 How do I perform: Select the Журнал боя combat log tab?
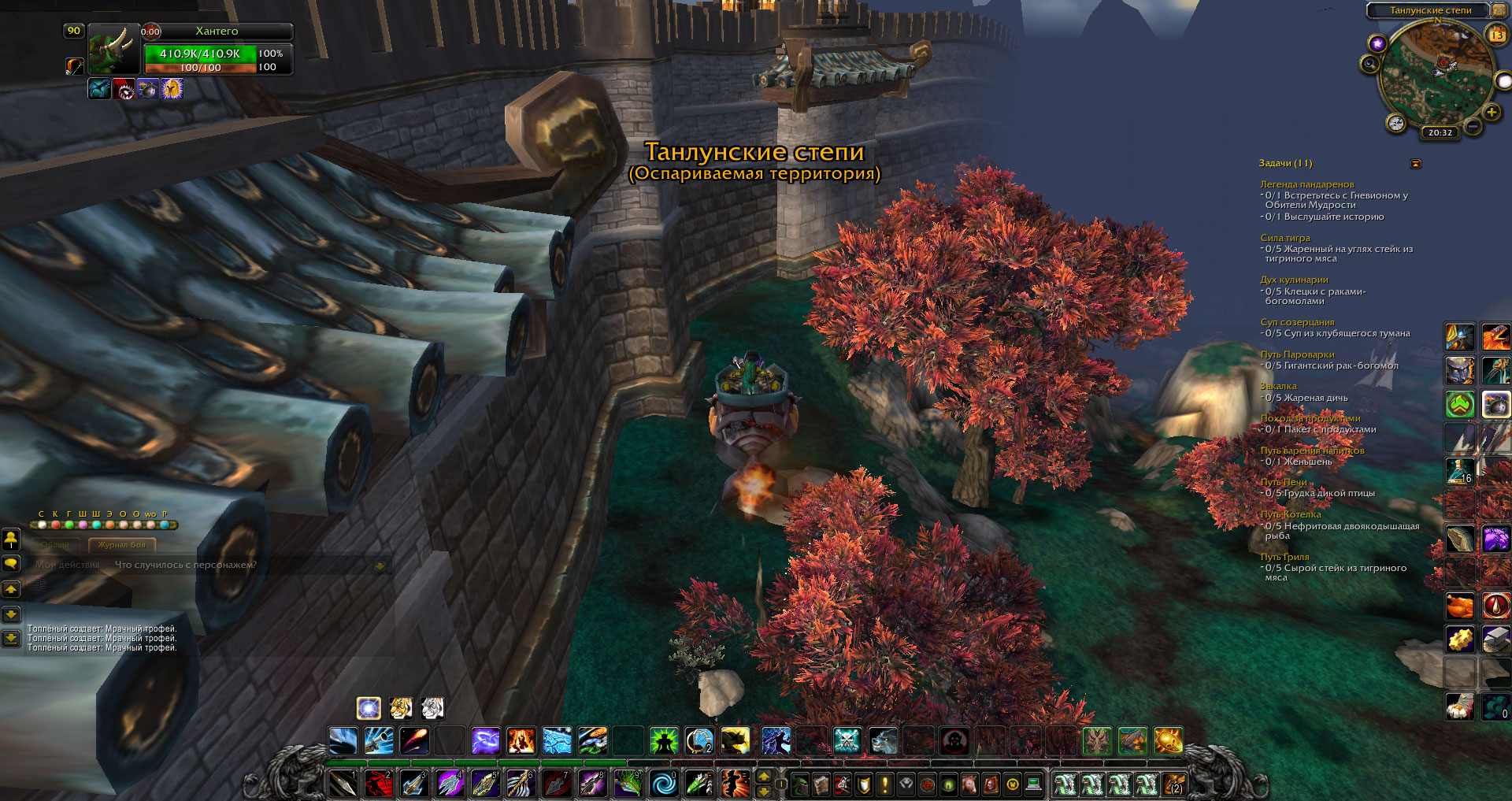122,545
